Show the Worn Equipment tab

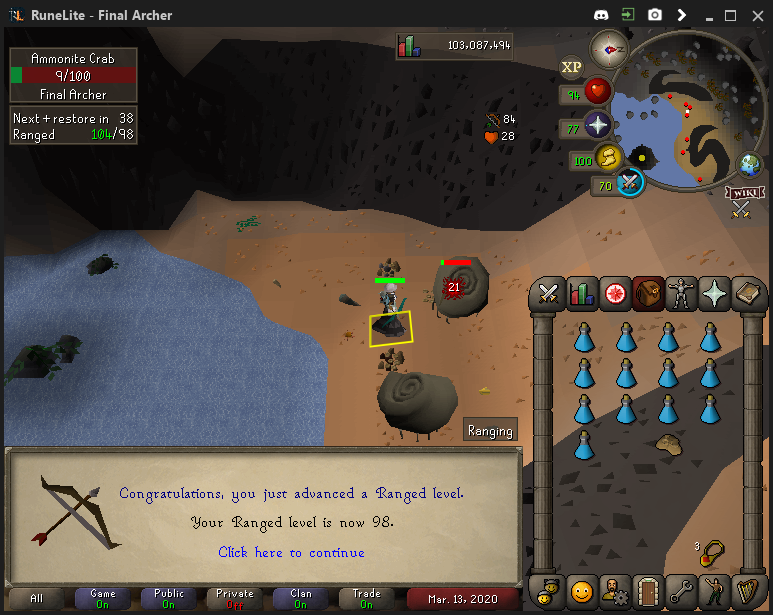[681, 293]
